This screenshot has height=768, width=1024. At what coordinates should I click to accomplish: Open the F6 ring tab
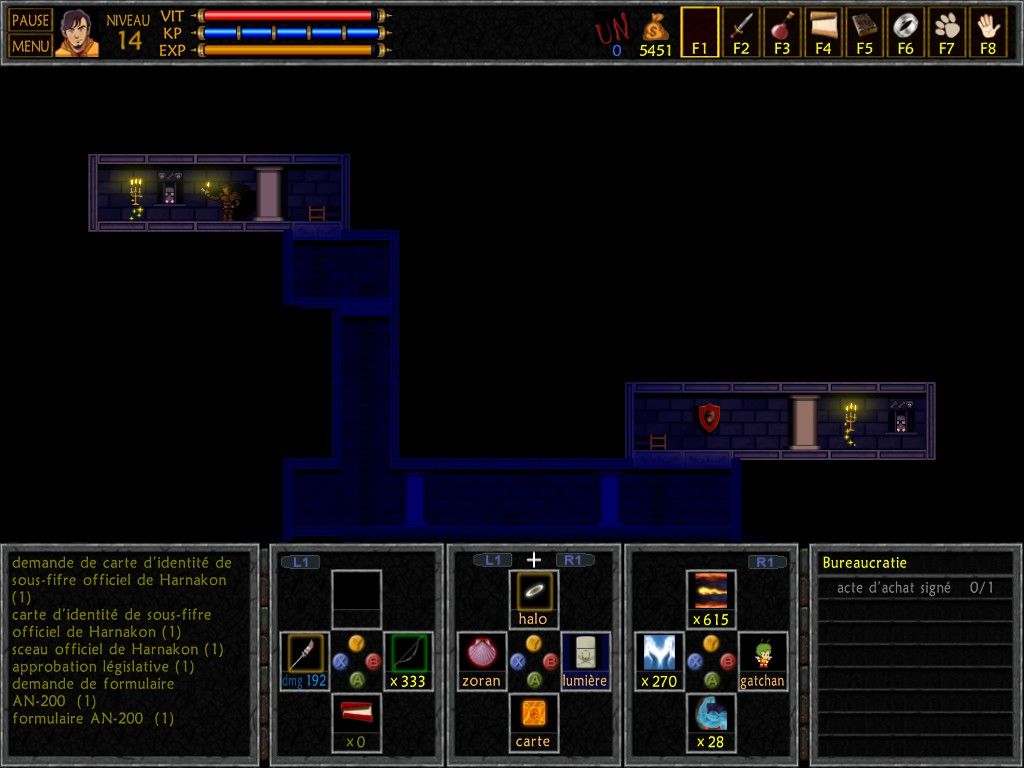(x=905, y=32)
